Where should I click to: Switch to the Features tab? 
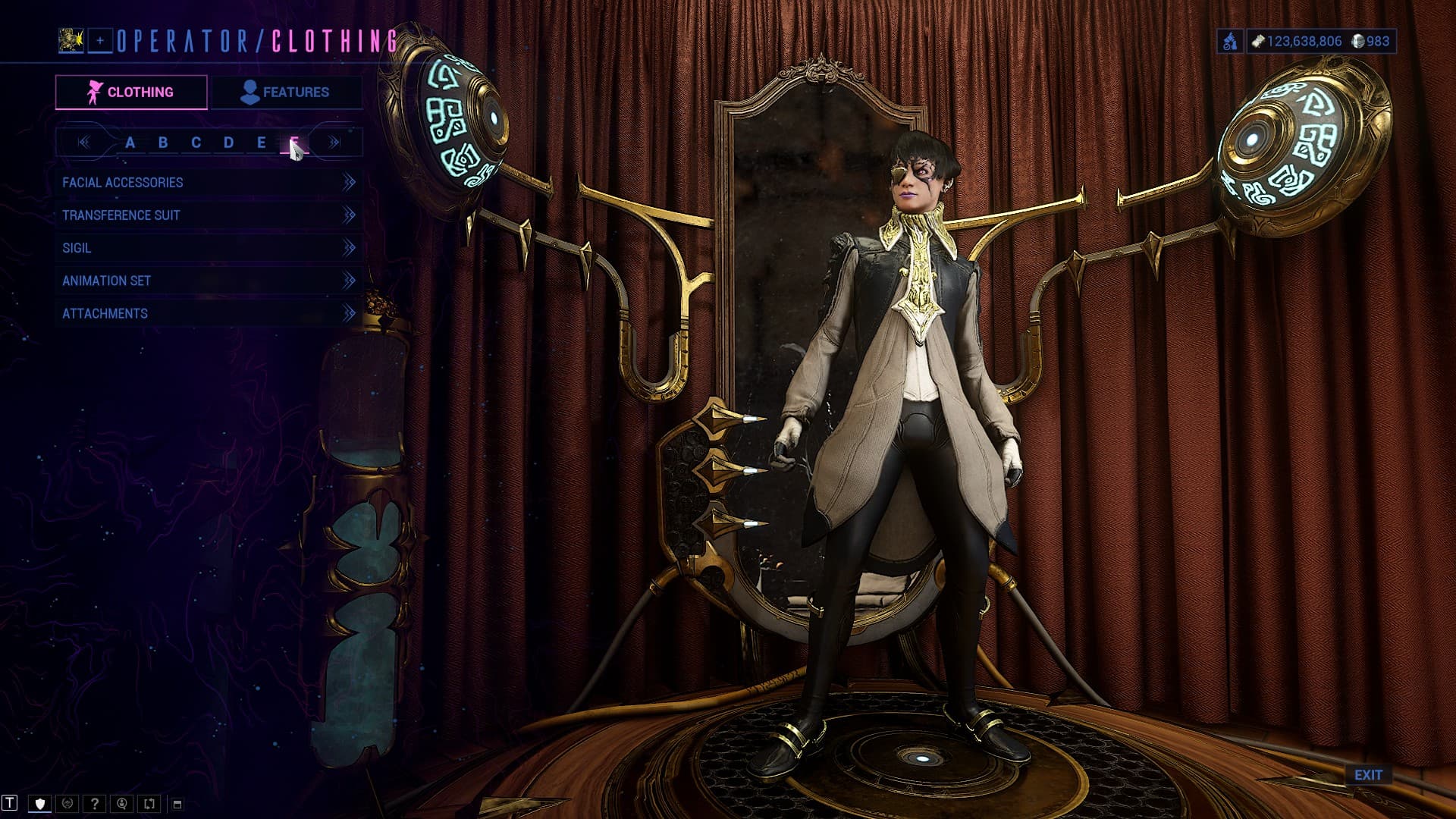pos(286,92)
